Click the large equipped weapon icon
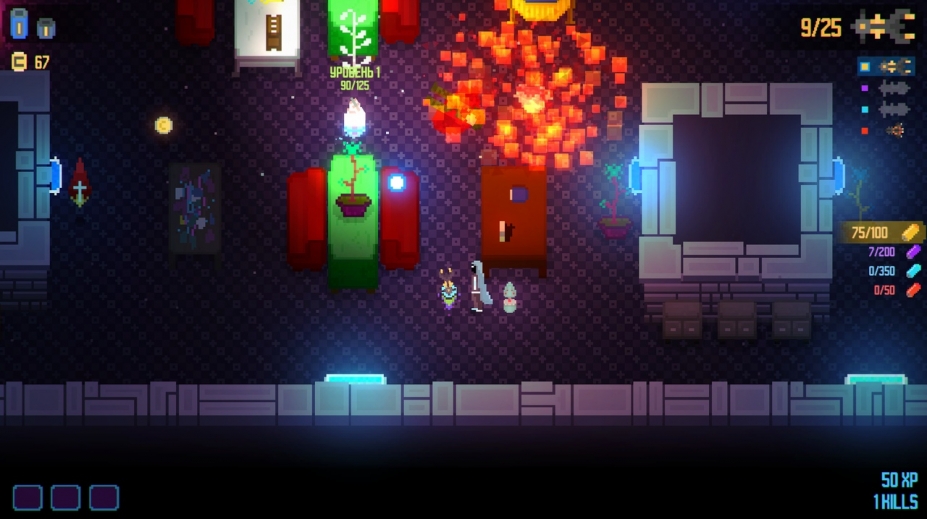Screen dimensions: 927x519 tap(886, 26)
